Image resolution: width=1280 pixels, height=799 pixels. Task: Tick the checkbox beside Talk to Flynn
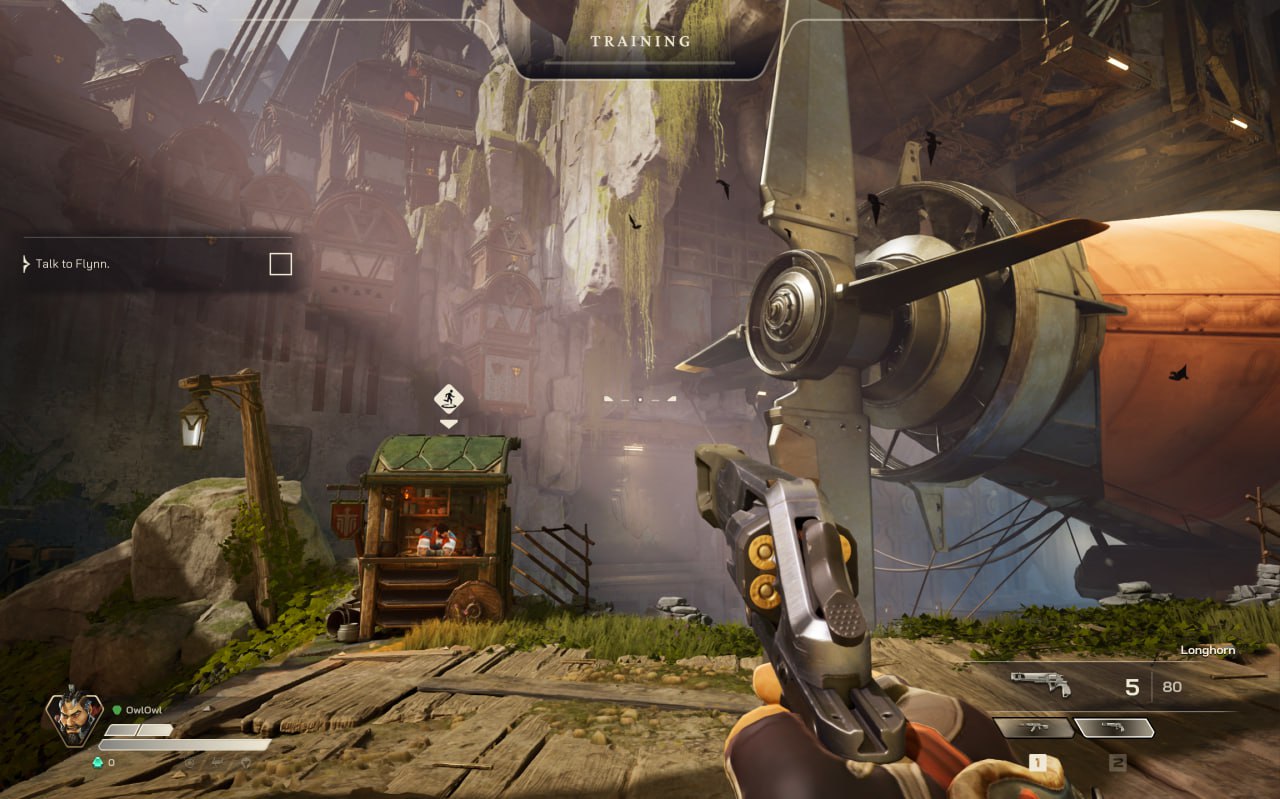point(281,264)
